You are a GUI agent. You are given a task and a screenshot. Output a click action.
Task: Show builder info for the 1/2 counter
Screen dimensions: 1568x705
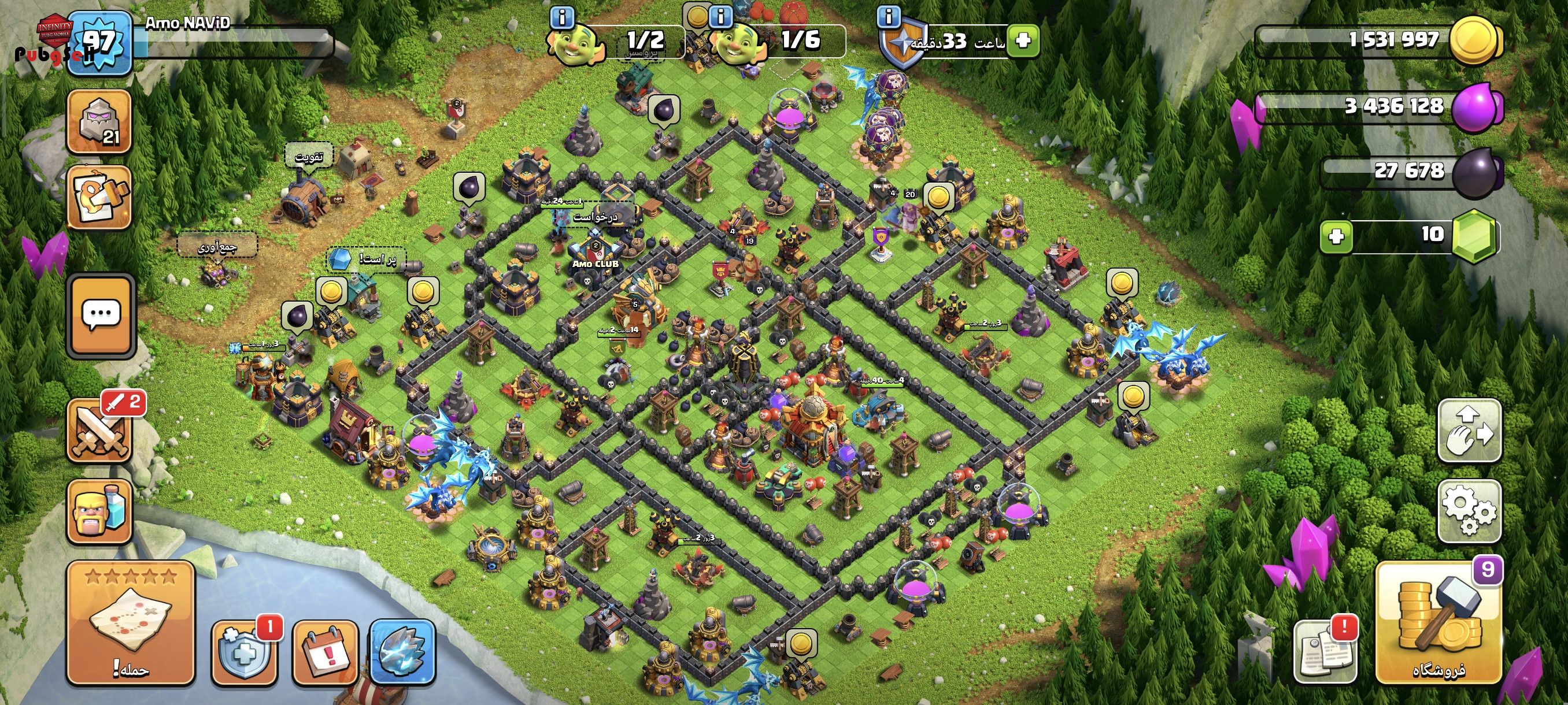pos(561,17)
